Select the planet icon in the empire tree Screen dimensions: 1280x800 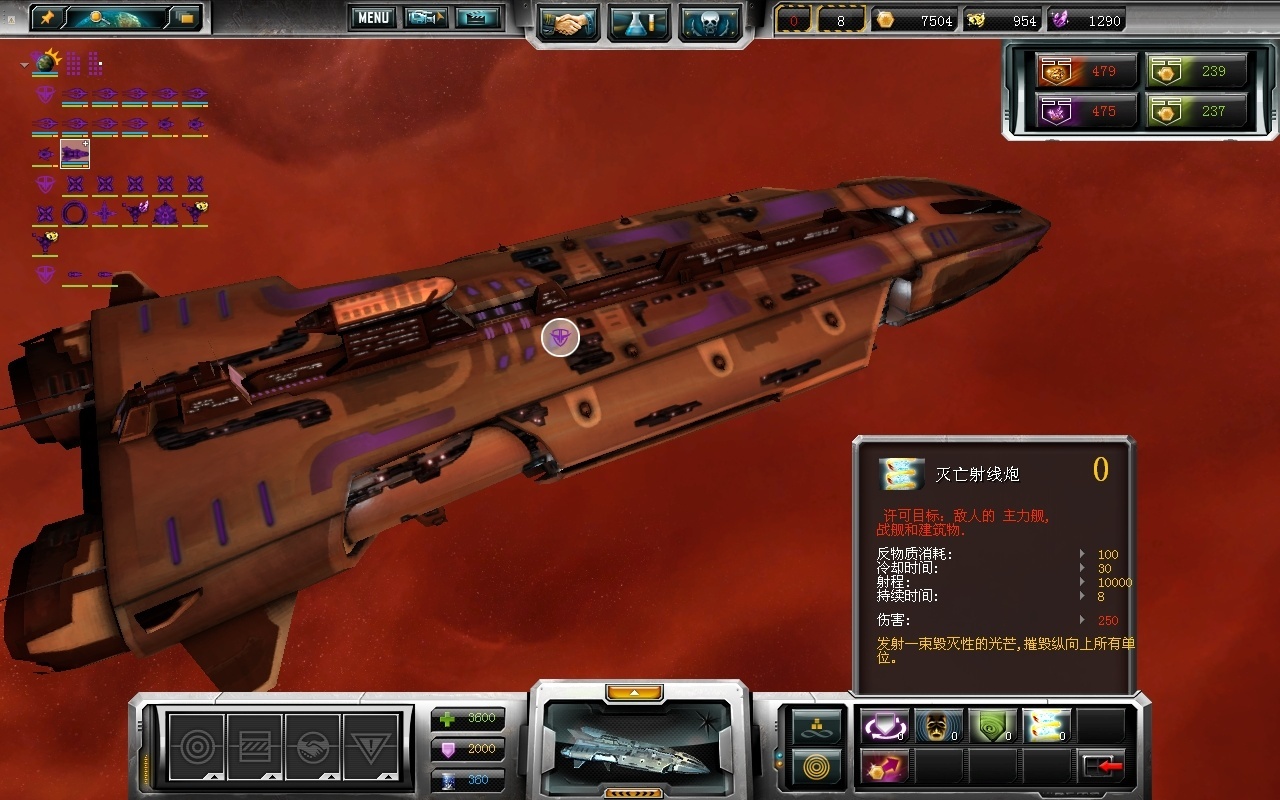(44, 64)
